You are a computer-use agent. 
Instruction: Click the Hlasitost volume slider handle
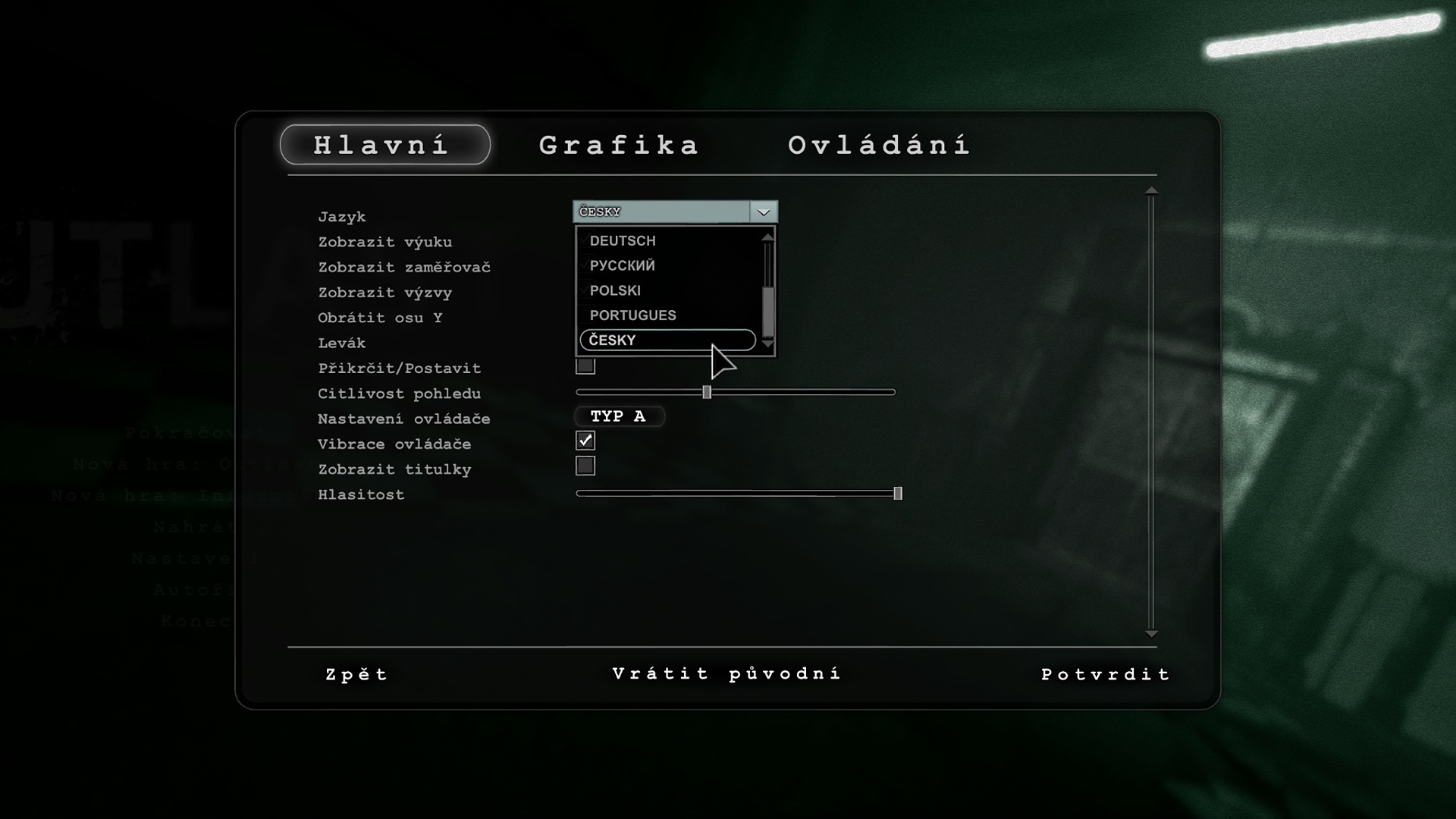click(898, 494)
